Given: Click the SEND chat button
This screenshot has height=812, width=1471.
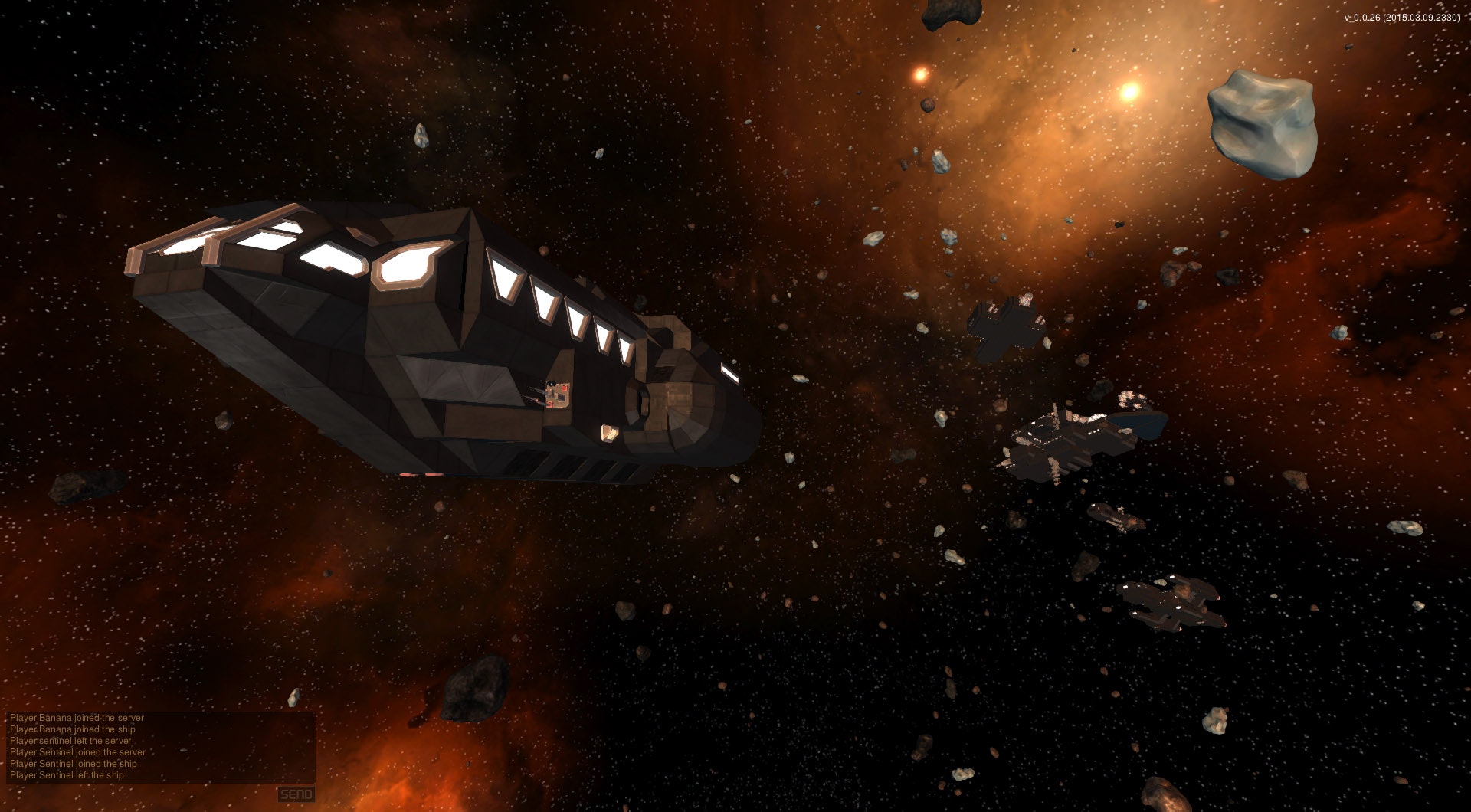Looking at the screenshot, I should 296,794.
